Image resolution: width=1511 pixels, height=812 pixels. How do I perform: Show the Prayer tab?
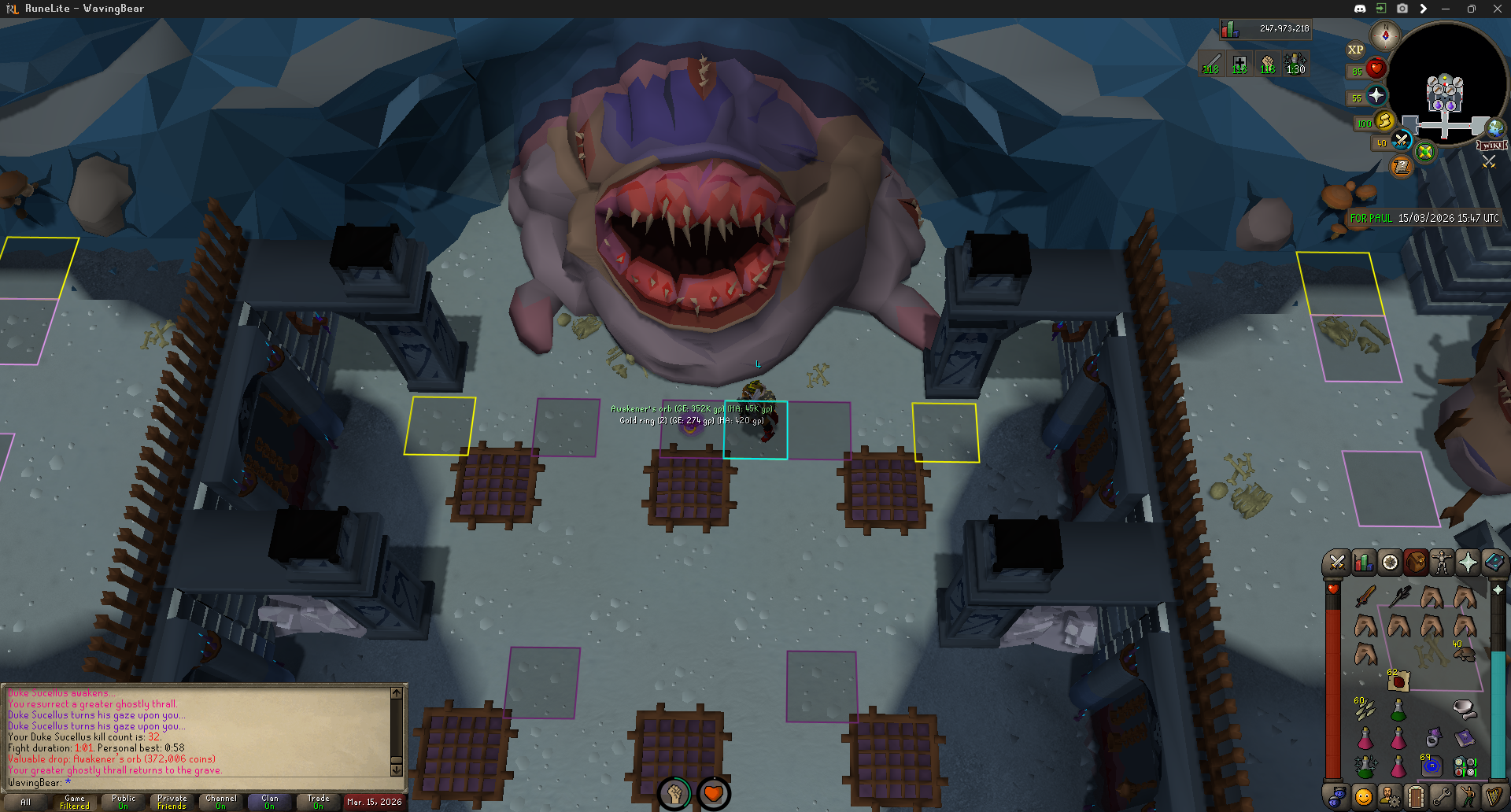[1468, 563]
